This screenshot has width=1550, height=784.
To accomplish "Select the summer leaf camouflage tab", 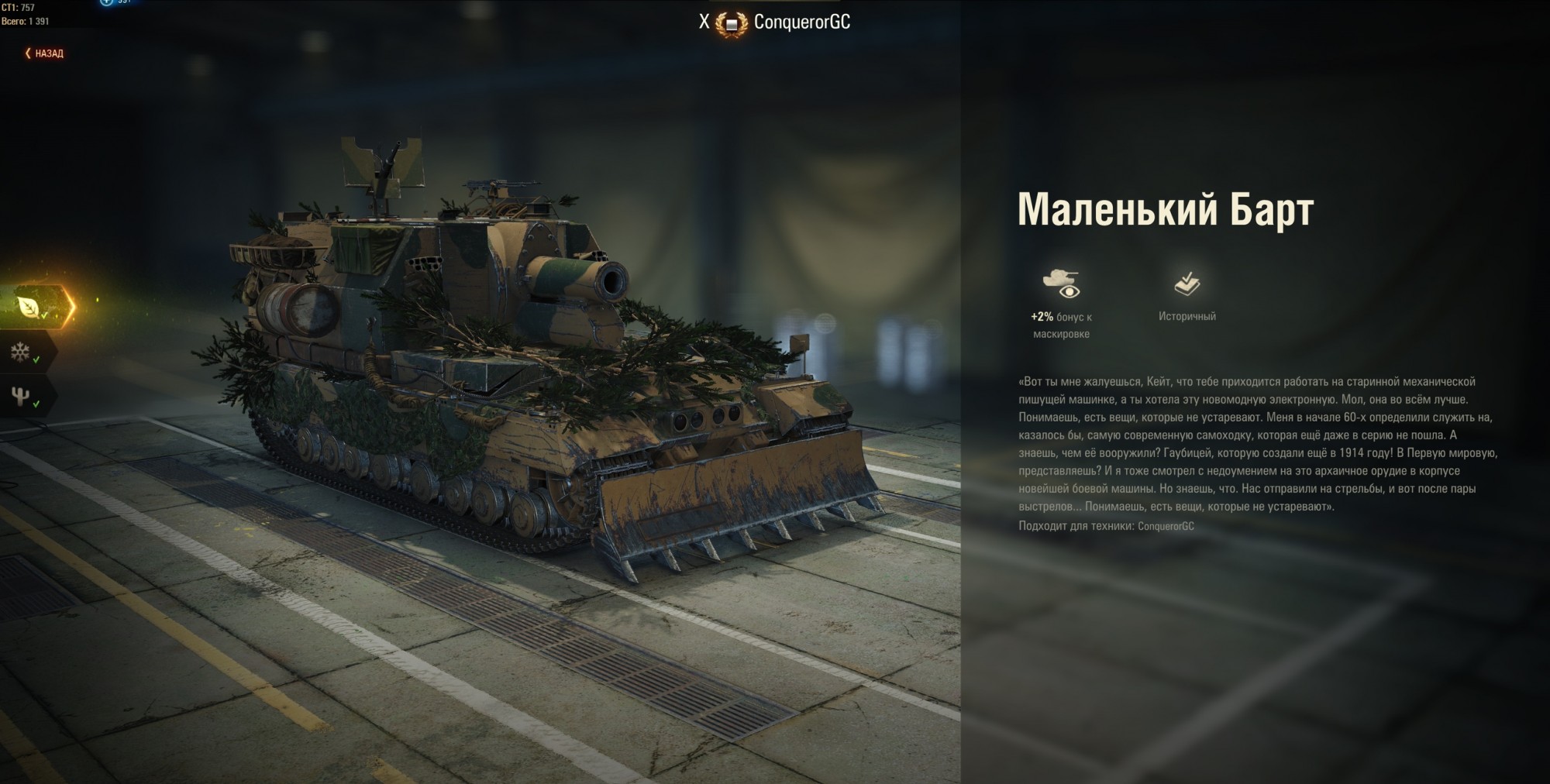I will [30, 307].
